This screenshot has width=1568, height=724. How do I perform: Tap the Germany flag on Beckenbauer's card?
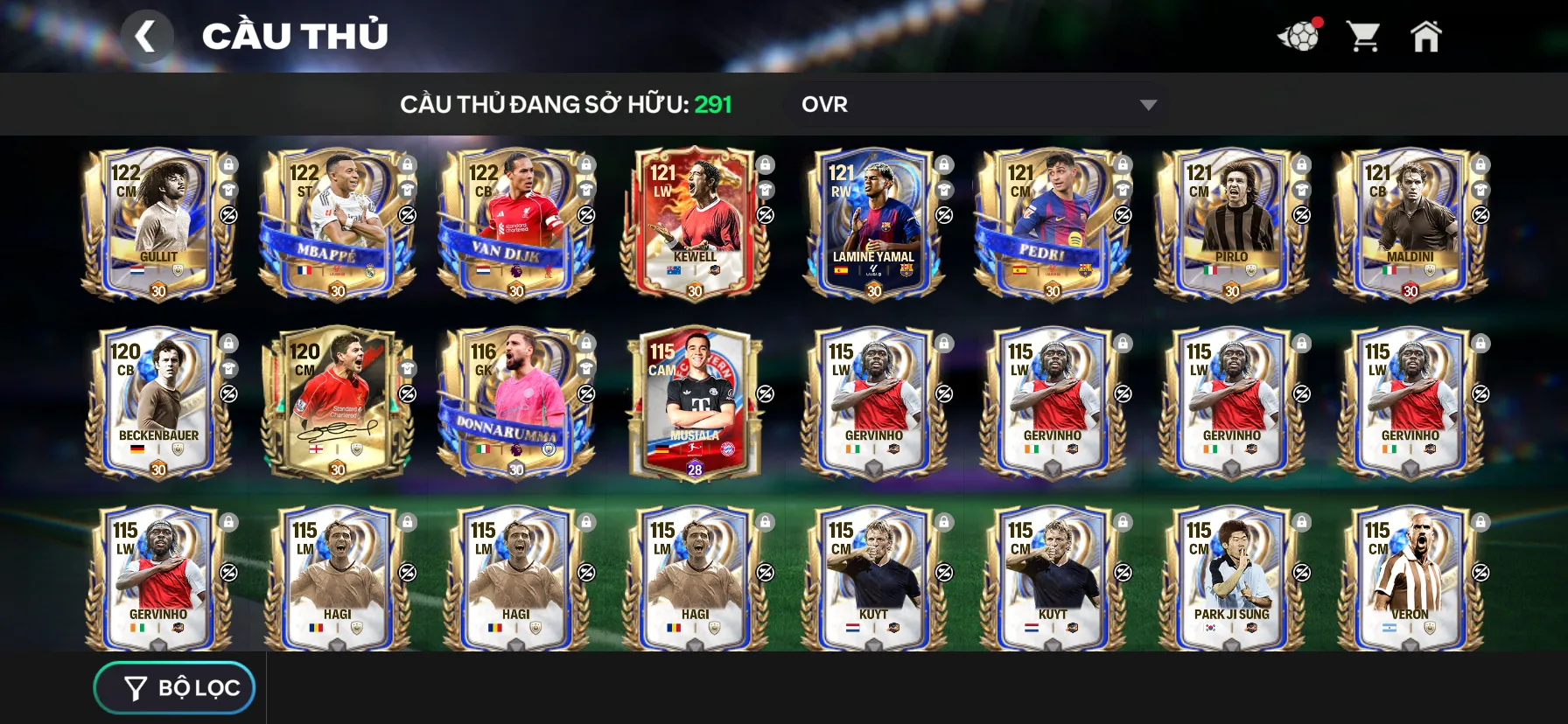point(136,449)
